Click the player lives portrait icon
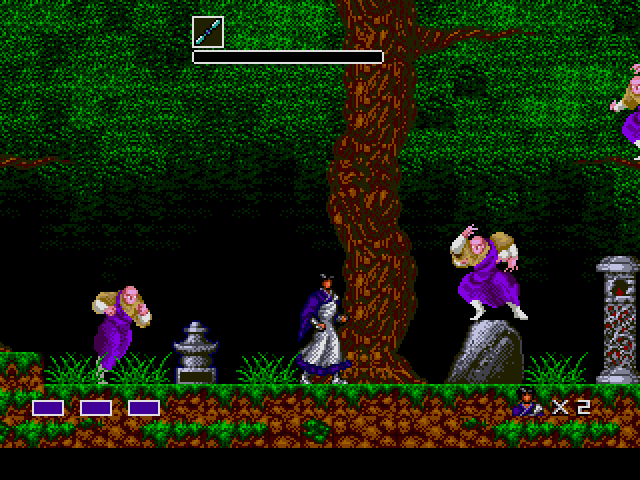This screenshot has height=480, width=640. pyautogui.click(x=527, y=403)
